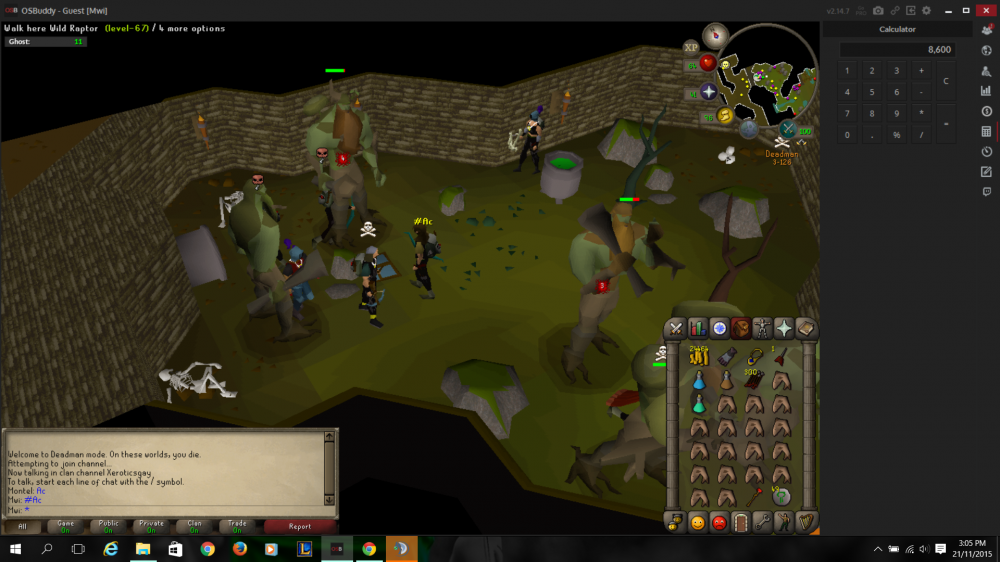The image size is (1000, 562).
Task: Open the game Options wrench tab
Action: point(763,522)
